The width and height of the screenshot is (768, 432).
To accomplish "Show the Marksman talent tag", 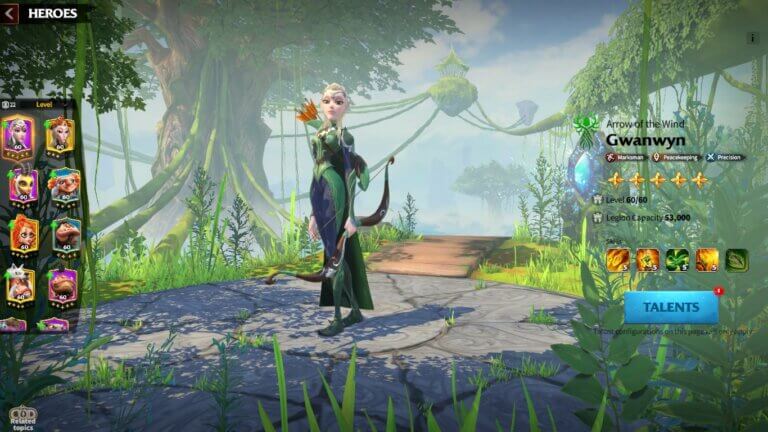I will tap(625, 157).
